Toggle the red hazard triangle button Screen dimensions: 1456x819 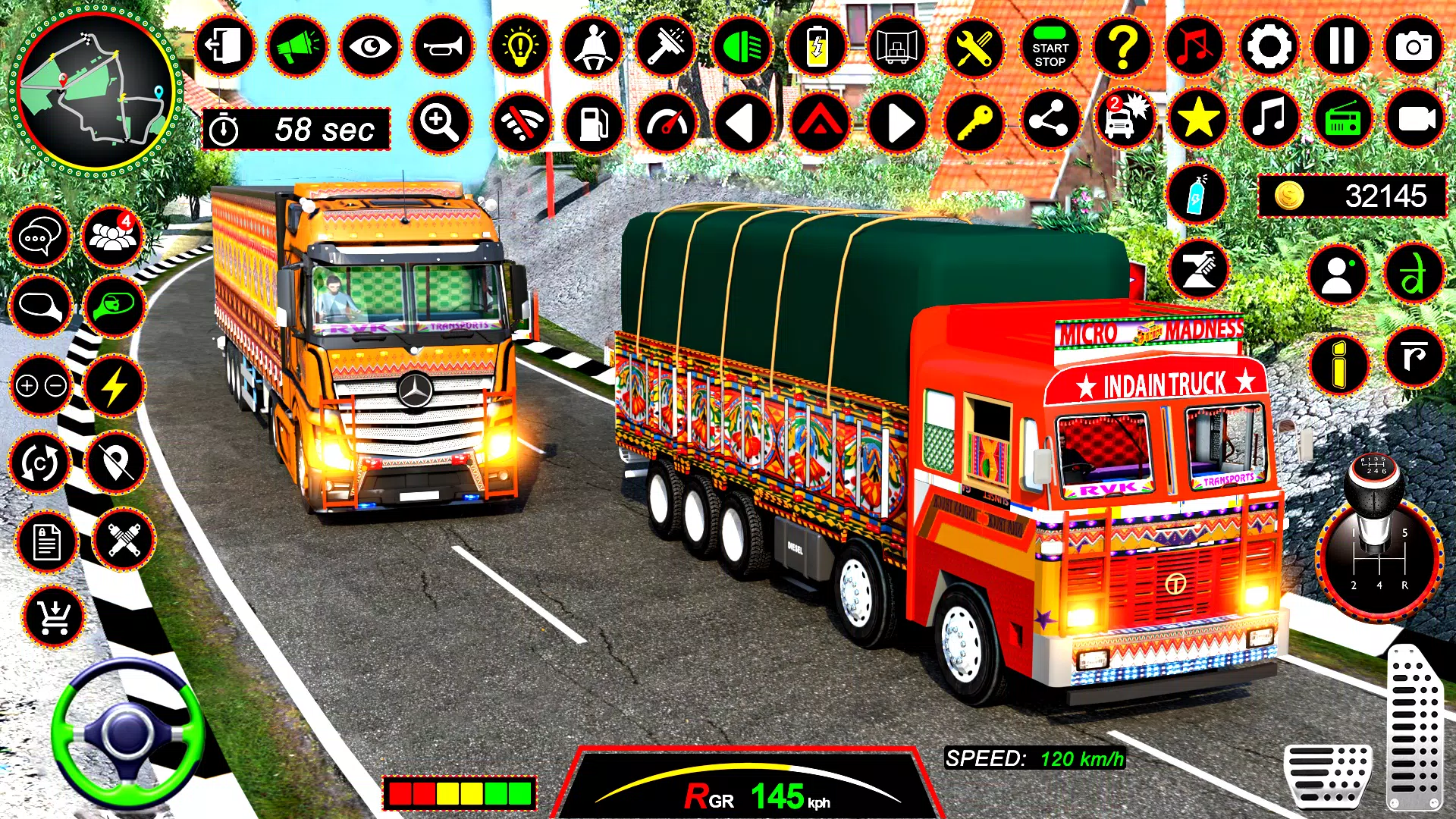pos(820,123)
